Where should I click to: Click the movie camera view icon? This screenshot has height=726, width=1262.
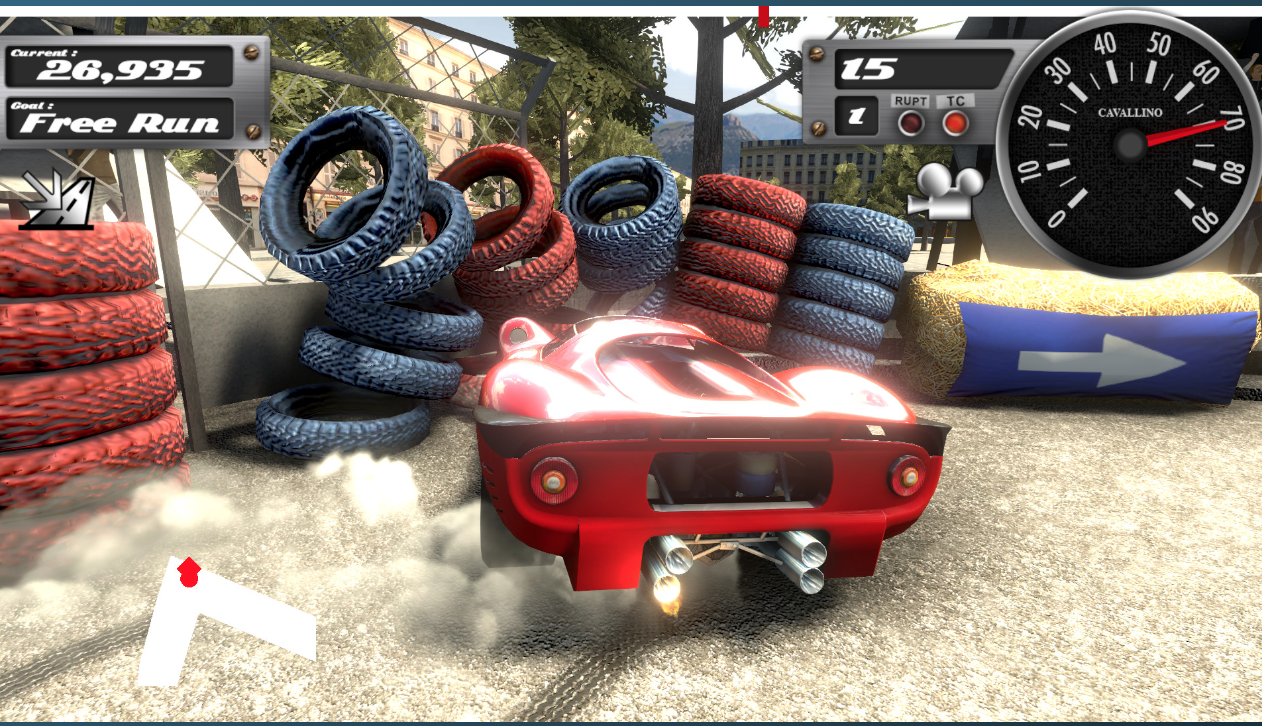(944, 191)
